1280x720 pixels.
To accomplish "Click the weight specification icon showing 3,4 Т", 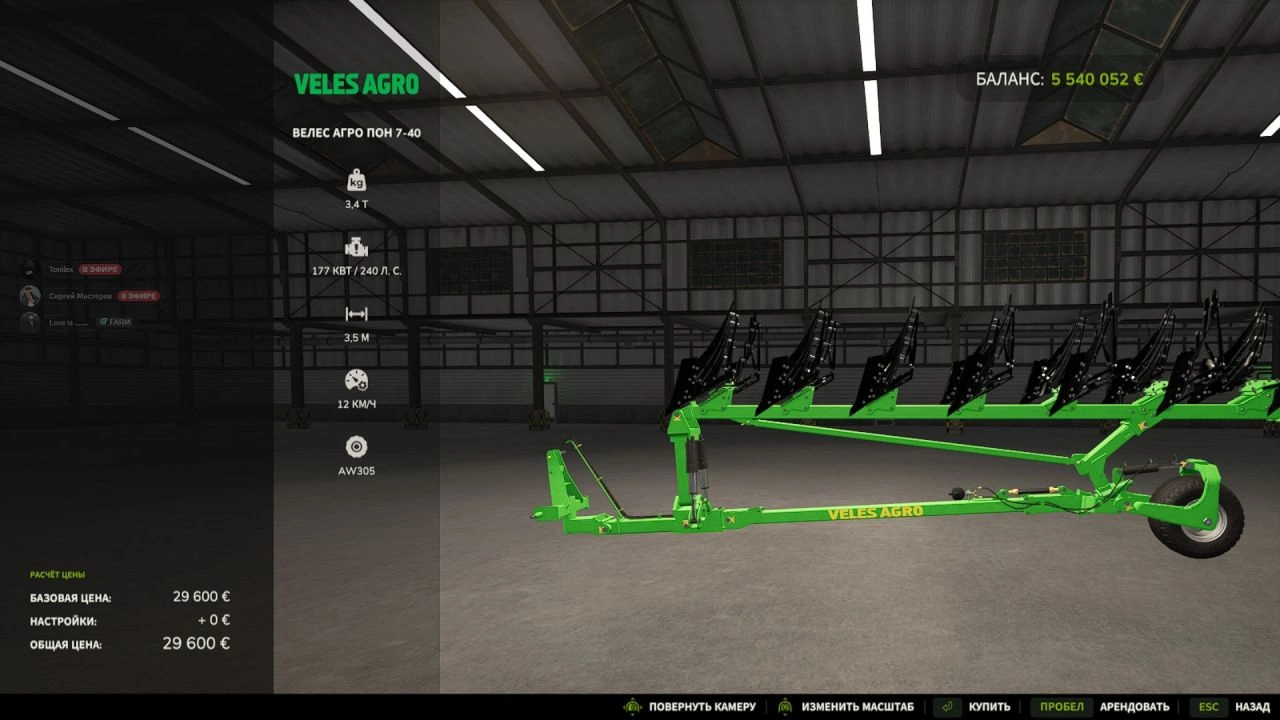I will [x=357, y=180].
